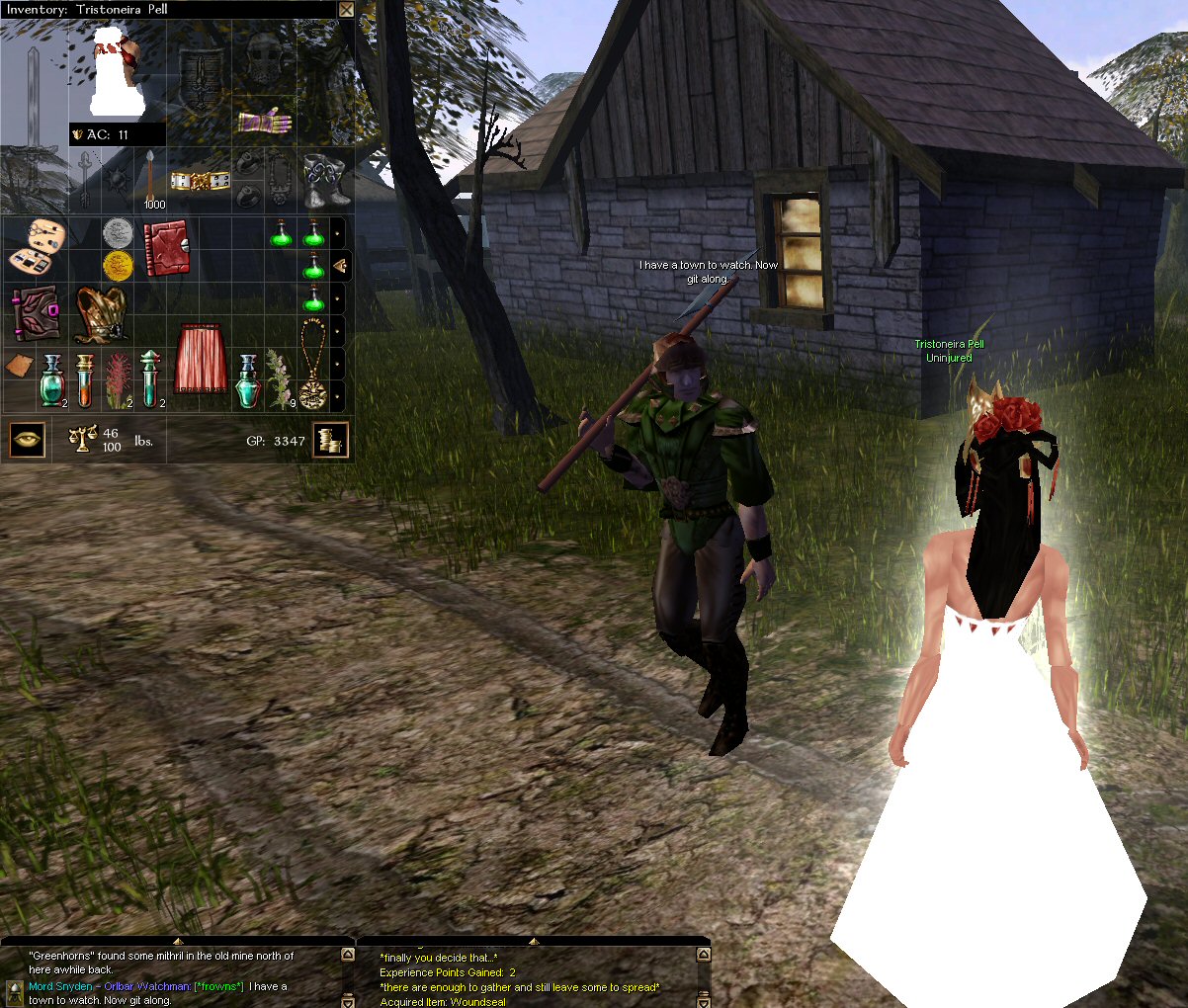Viewport: 1188px width, 1008px height.
Task: Click the gold coins stack button
Action: (x=331, y=441)
